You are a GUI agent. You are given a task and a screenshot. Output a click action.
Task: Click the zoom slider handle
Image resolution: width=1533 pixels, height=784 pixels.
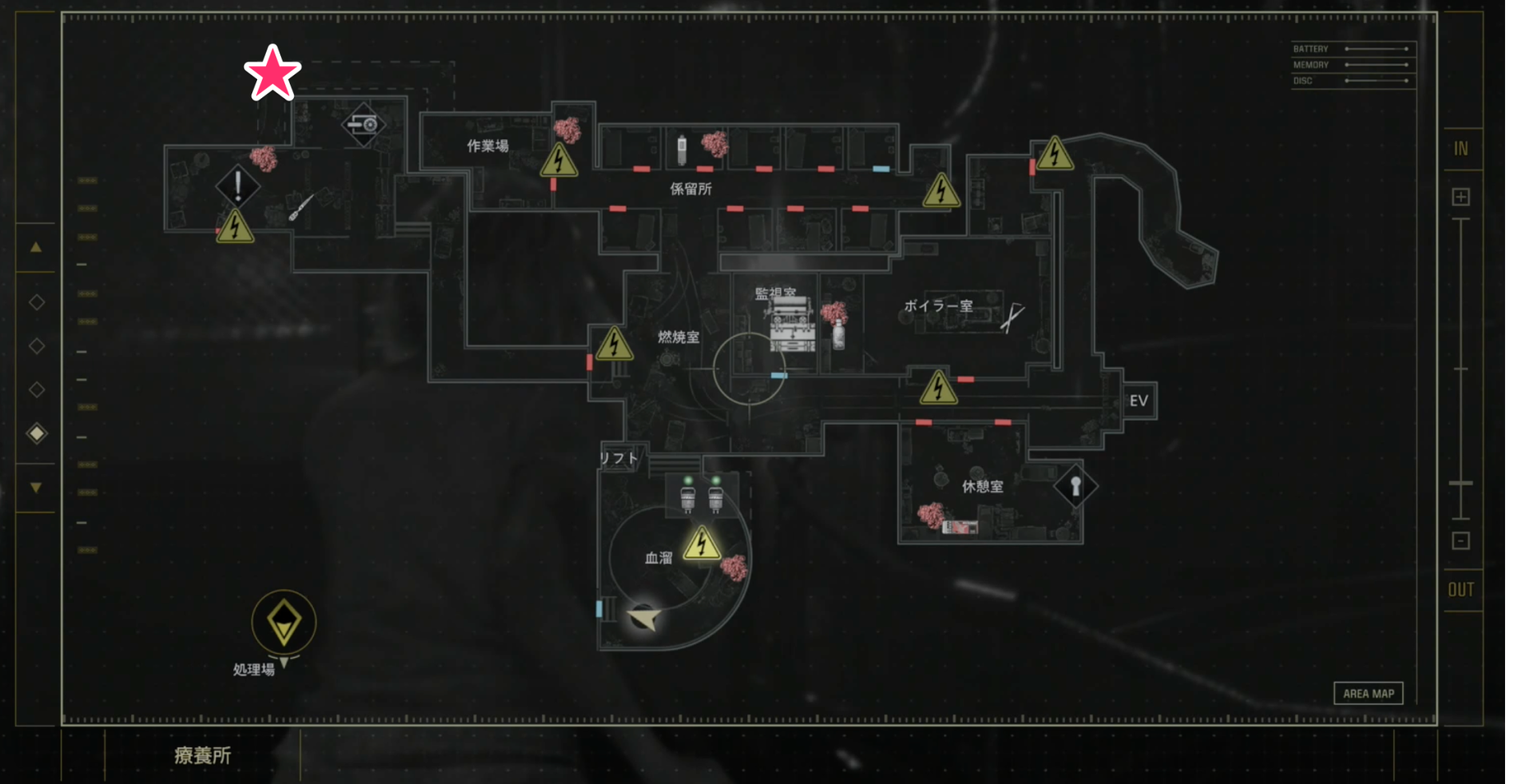pos(1460,484)
